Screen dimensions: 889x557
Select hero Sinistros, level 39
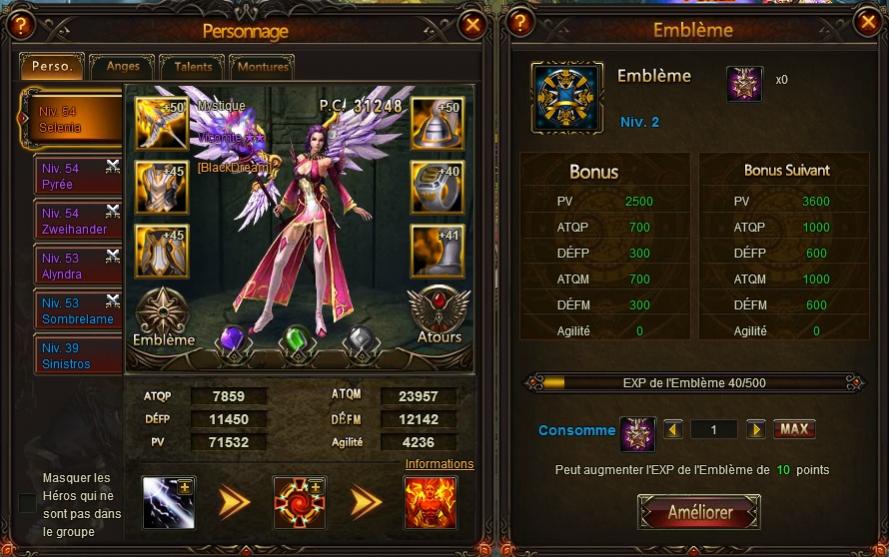pos(77,356)
